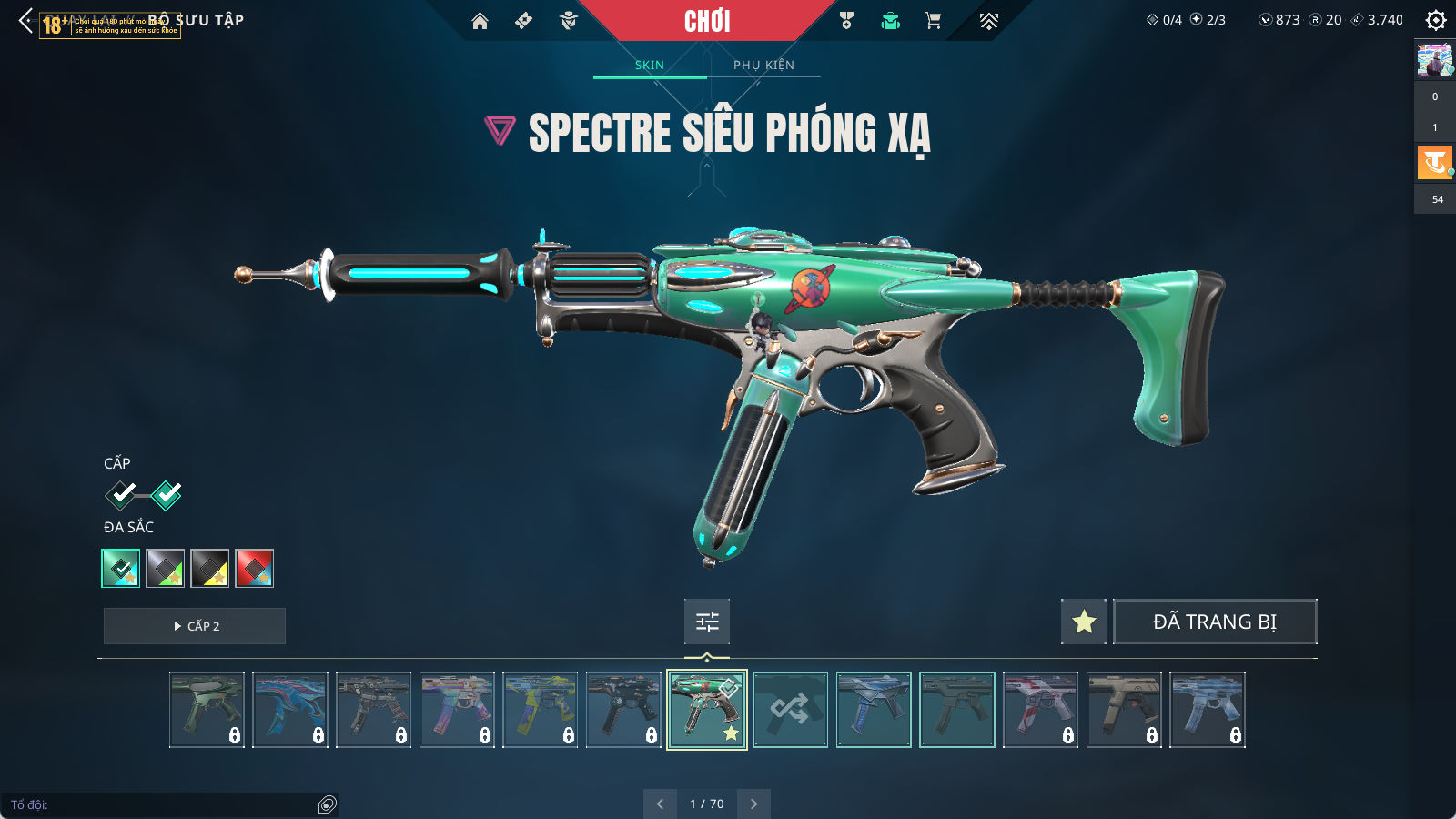The height and width of the screenshot is (819, 1456).
Task: Select the first locked green Spectre thumbnail
Action: (x=207, y=710)
